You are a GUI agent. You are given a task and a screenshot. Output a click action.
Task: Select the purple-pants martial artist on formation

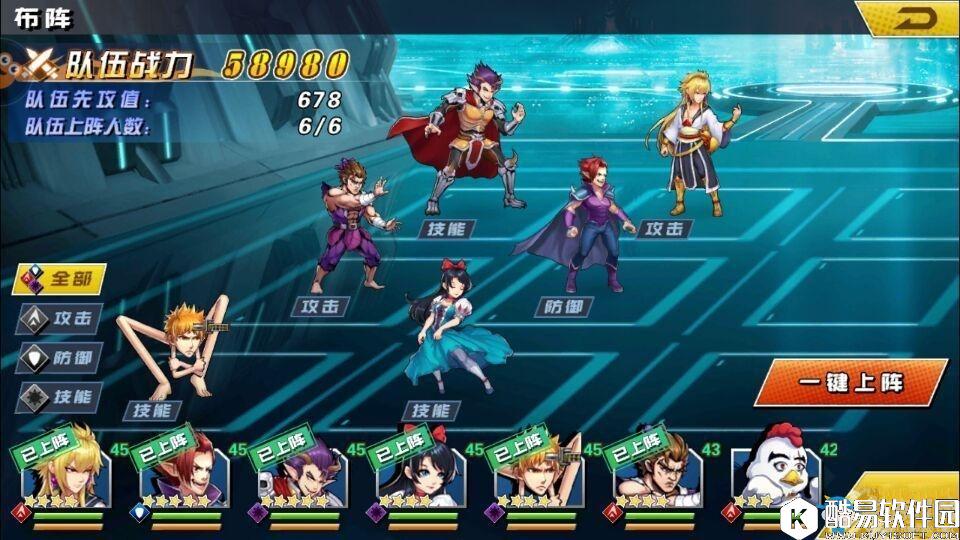point(352,227)
